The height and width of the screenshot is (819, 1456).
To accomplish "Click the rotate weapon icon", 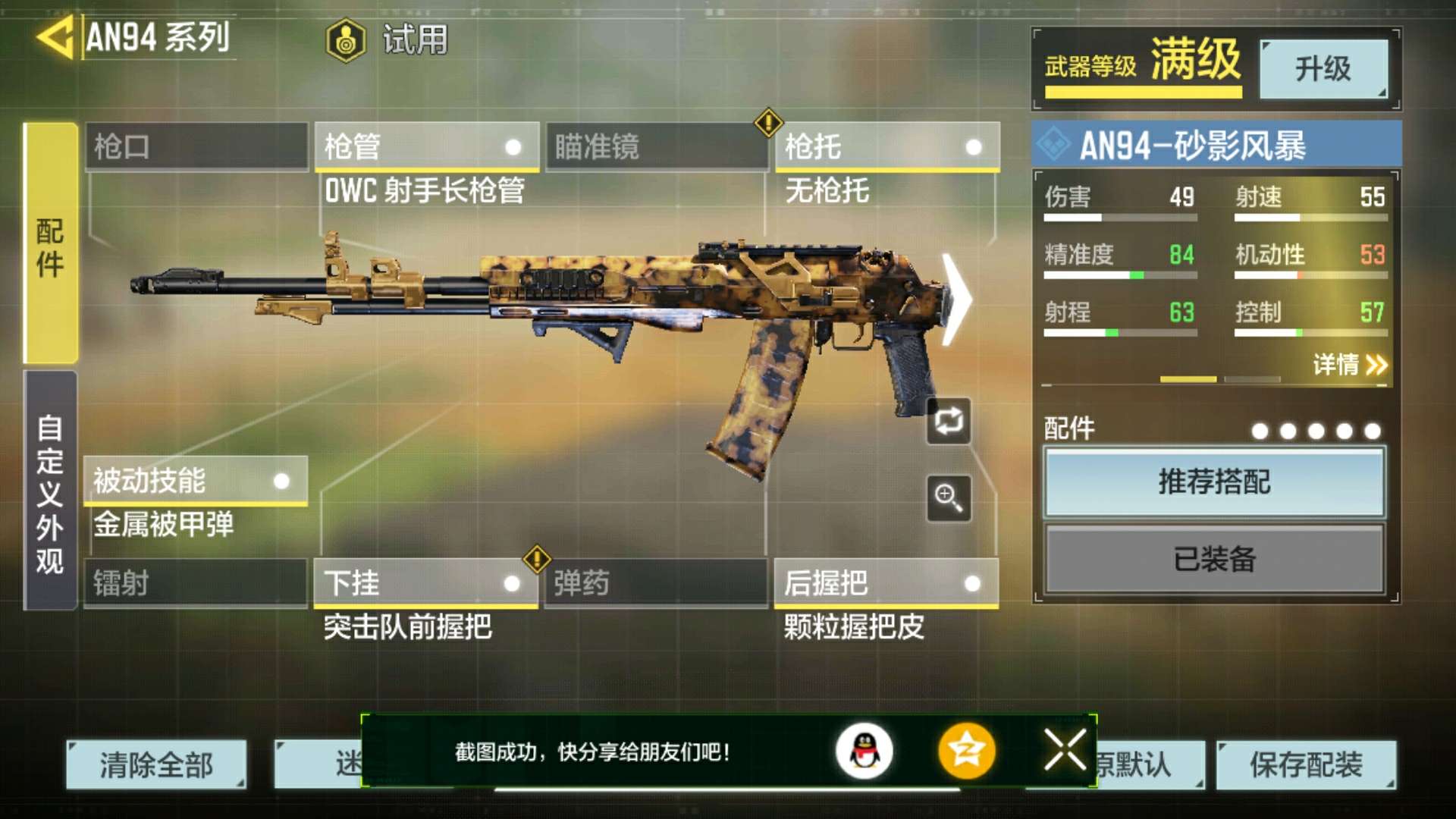I will point(949,422).
